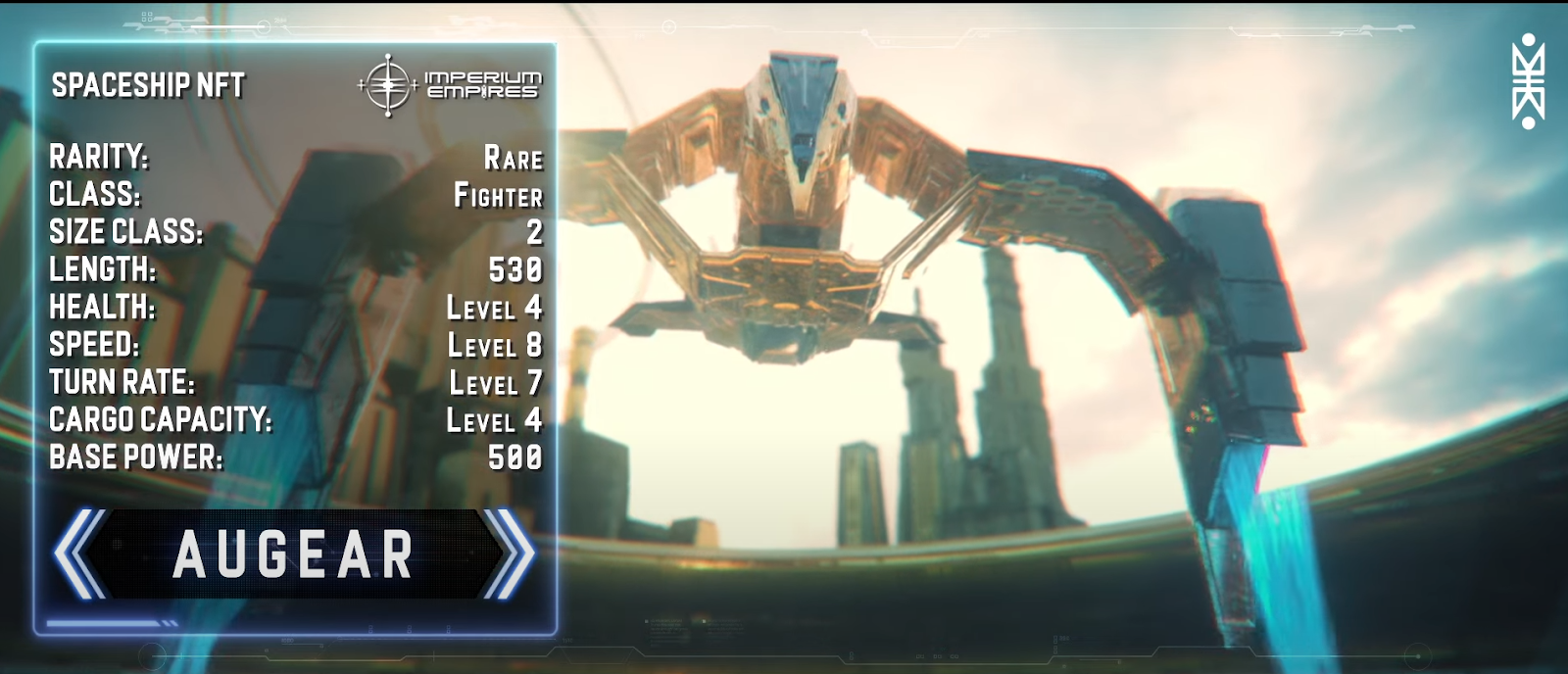1568x674 pixels.
Task: Show the next spaceship with right chevron
Action: tap(509, 554)
